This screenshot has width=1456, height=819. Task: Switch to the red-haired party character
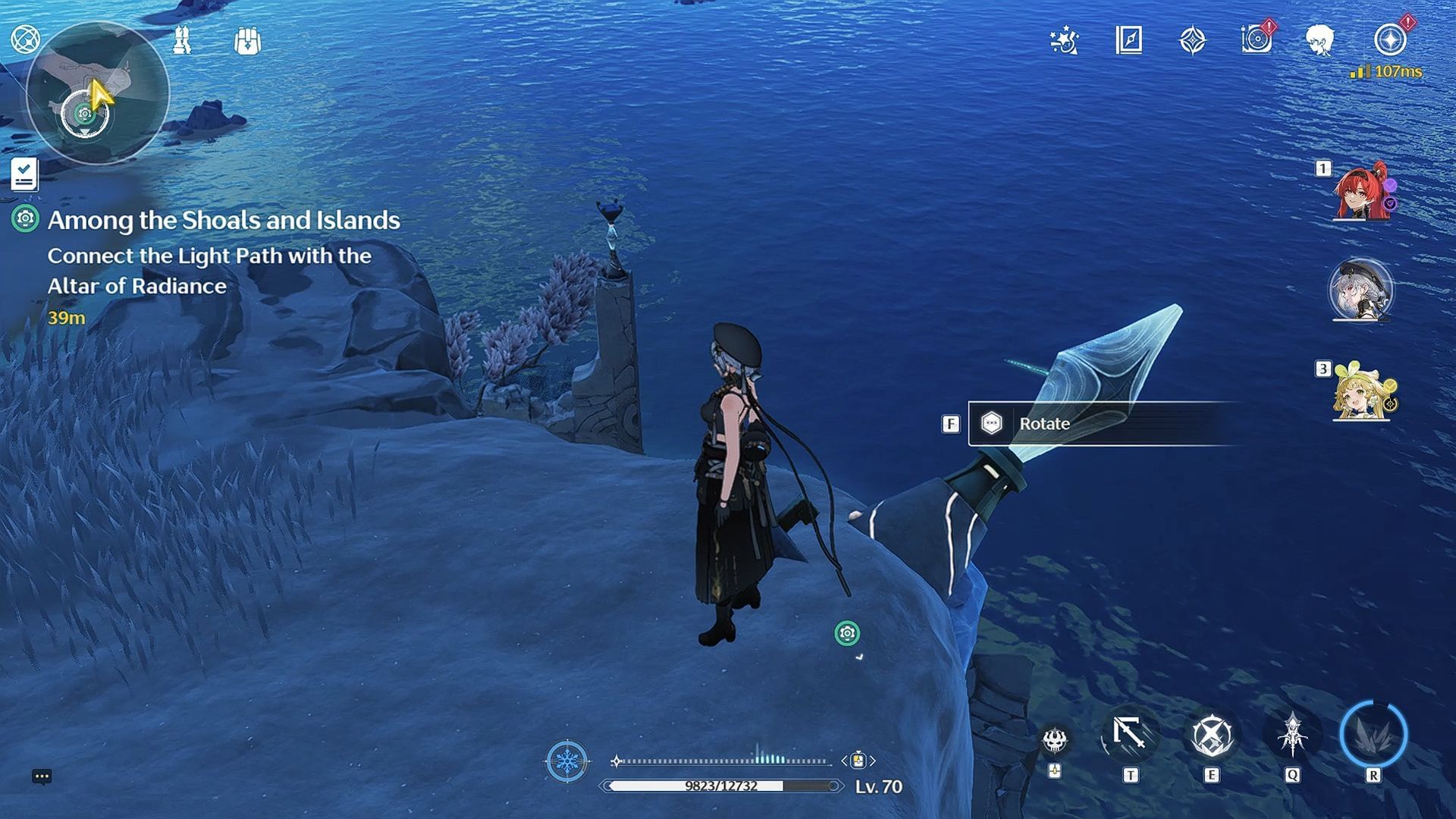point(1363,192)
